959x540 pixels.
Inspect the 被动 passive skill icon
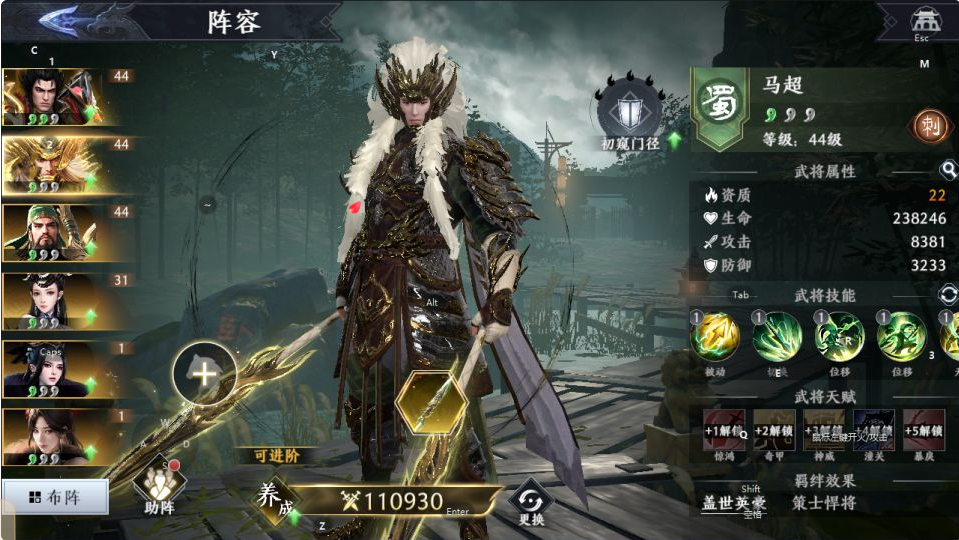click(x=715, y=337)
